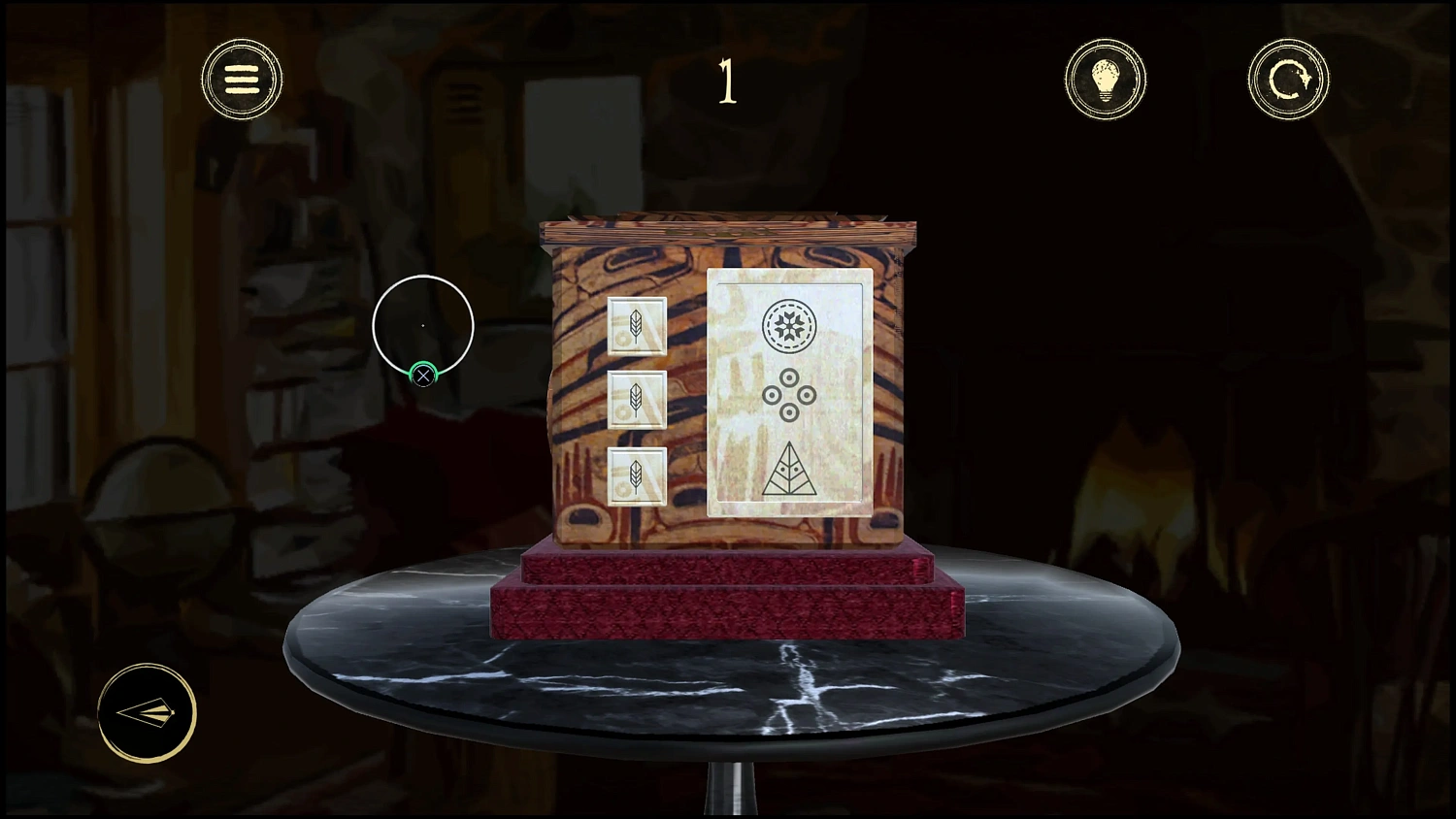
Task: Open the hint lightbulb icon
Action: (1106, 79)
